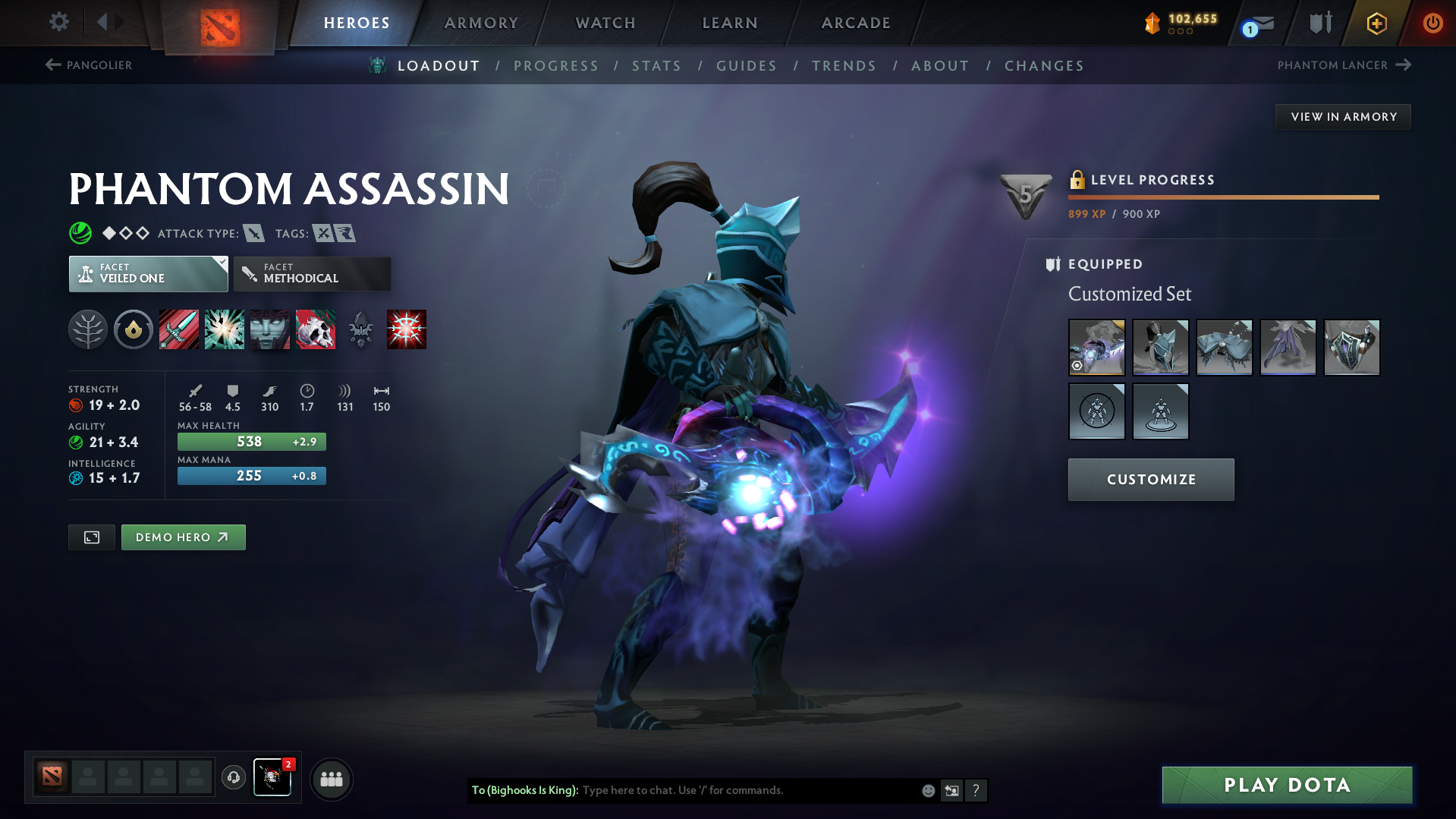Expand the Veiled One facet dropdown
Viewport: 1456px width, 819px height.
(x=148, y=273)
